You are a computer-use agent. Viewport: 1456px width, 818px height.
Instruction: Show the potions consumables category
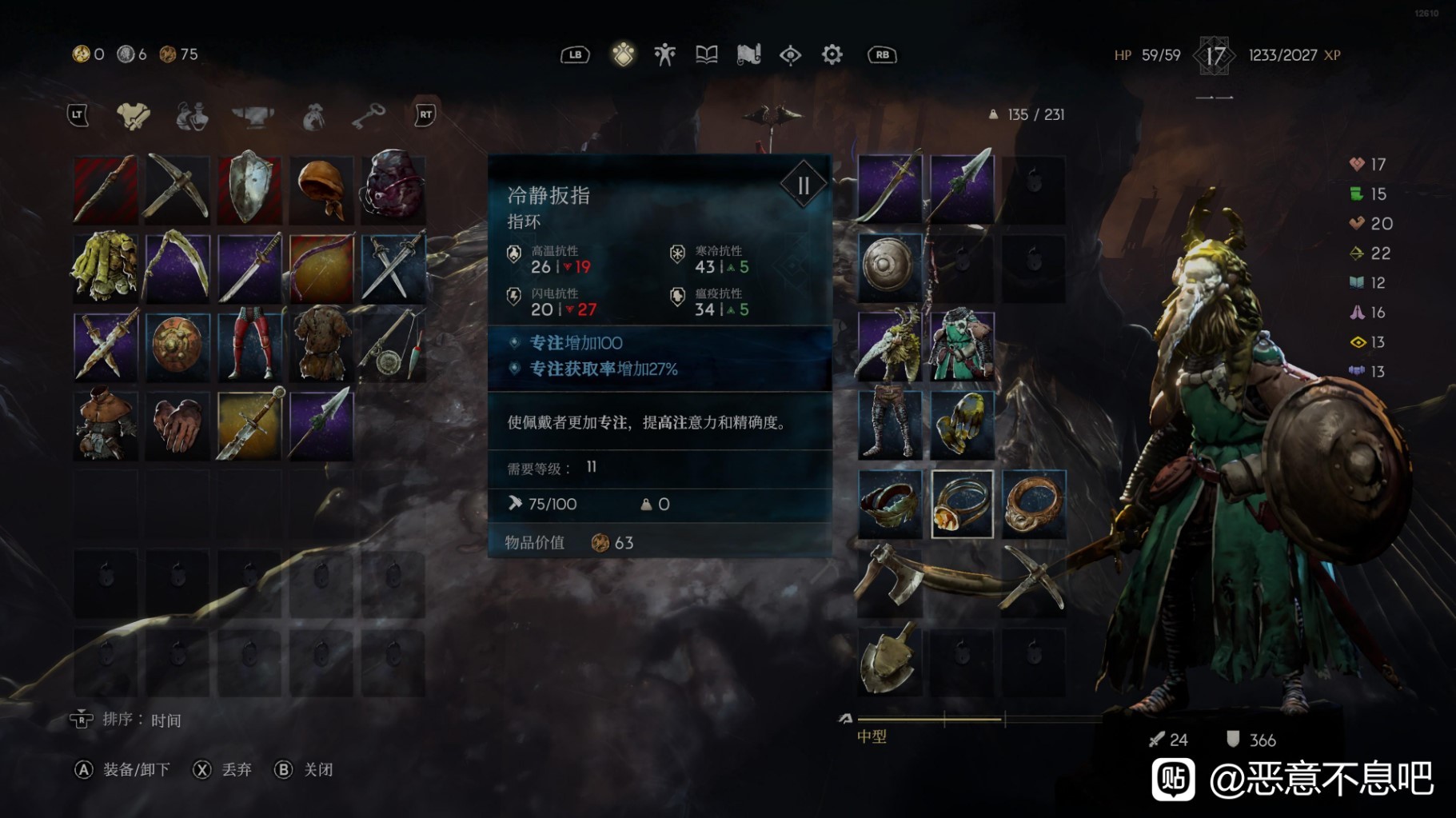[192, 116]
